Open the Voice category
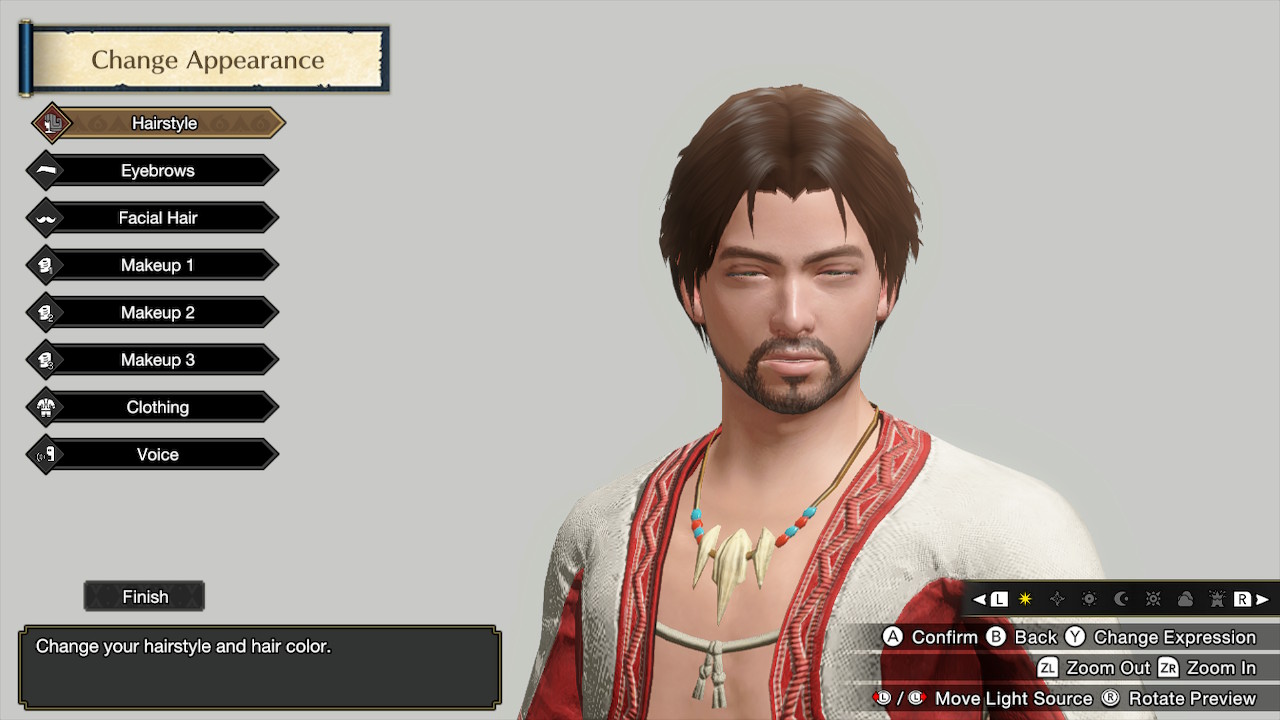The width and height of the screenshot is (1280, 720). point(156,454)
